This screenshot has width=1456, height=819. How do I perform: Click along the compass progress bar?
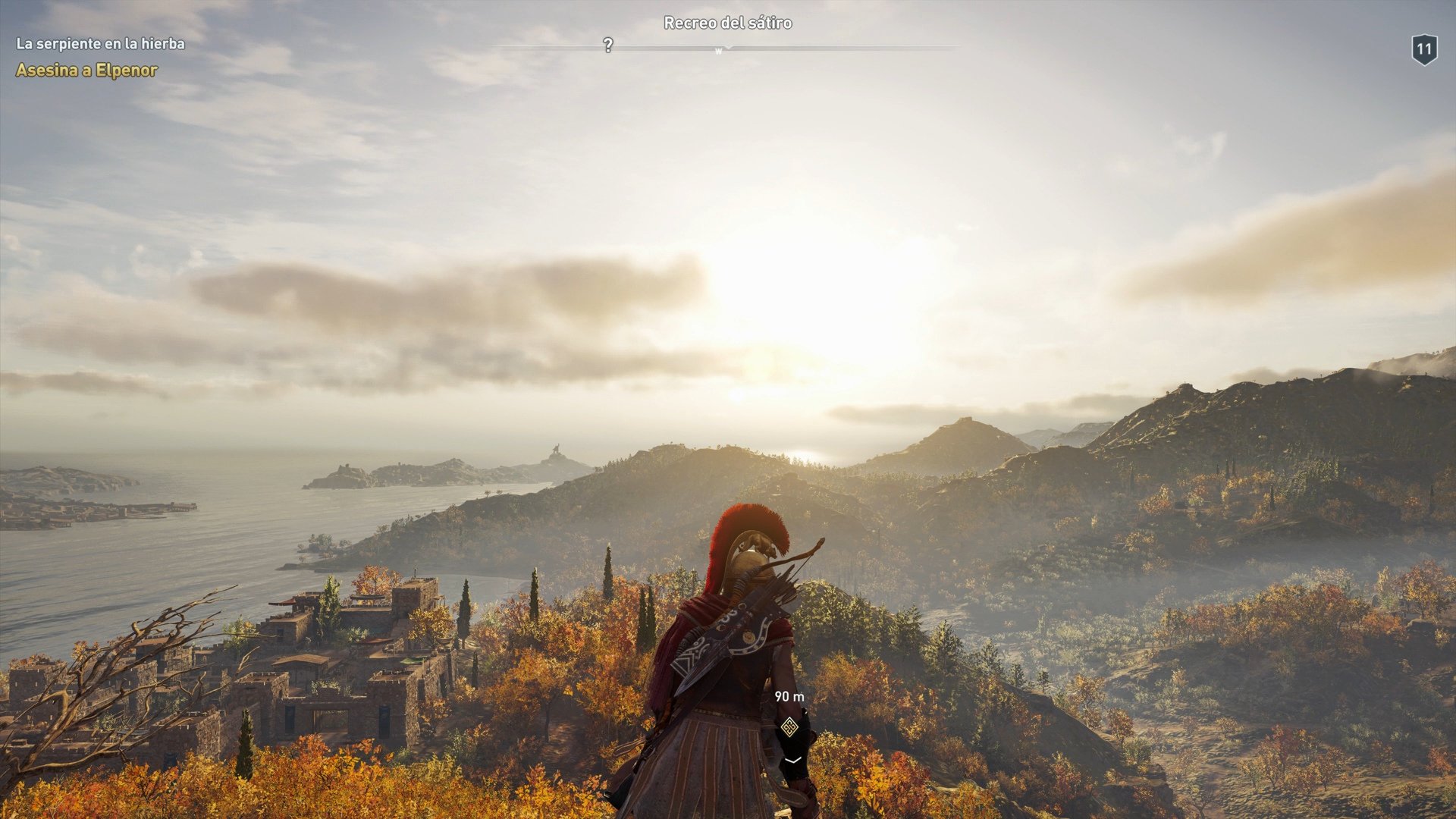[x=834, y=48]
